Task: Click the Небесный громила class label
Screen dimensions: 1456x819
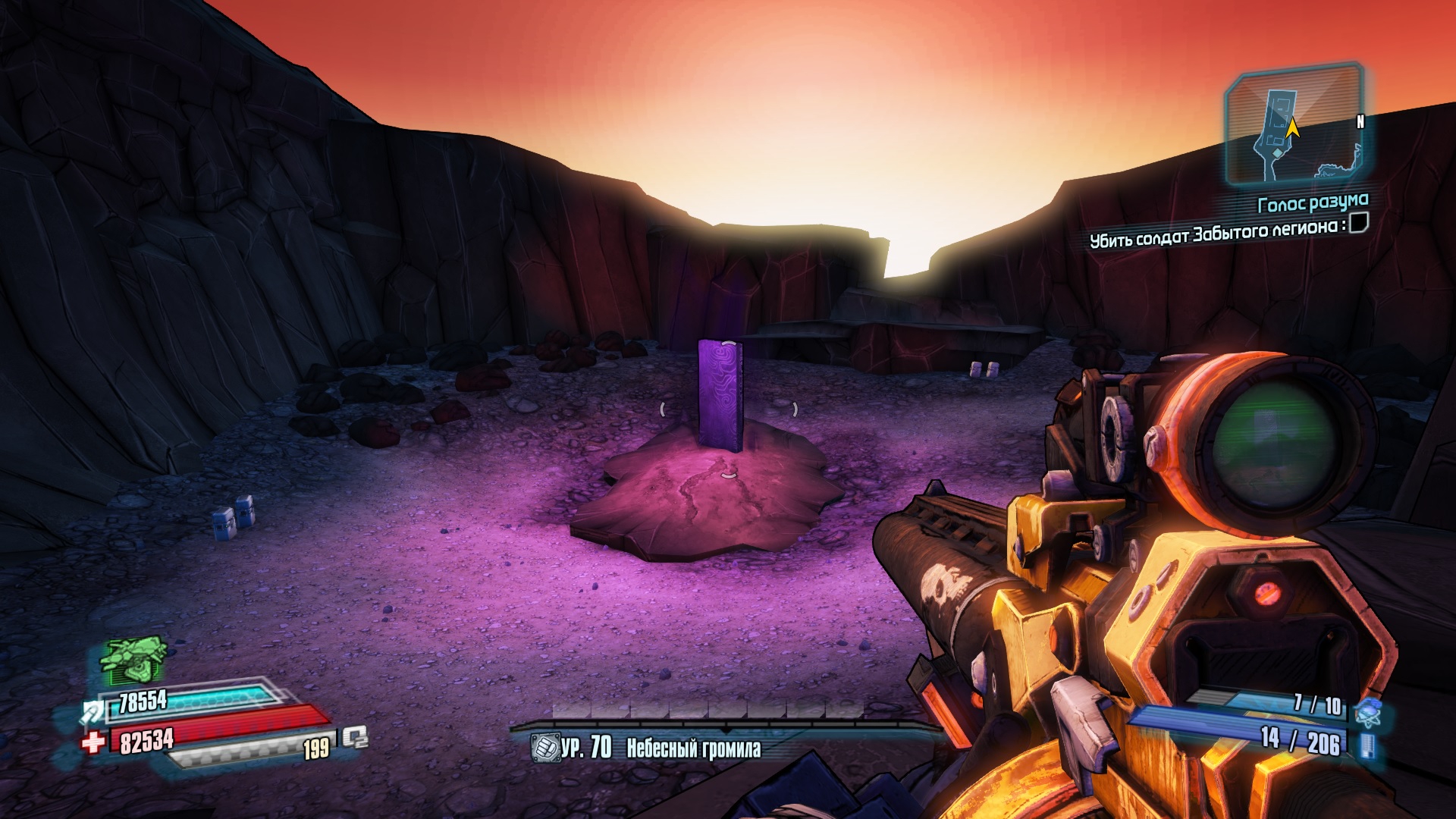Action: click(x=693, y=749)
